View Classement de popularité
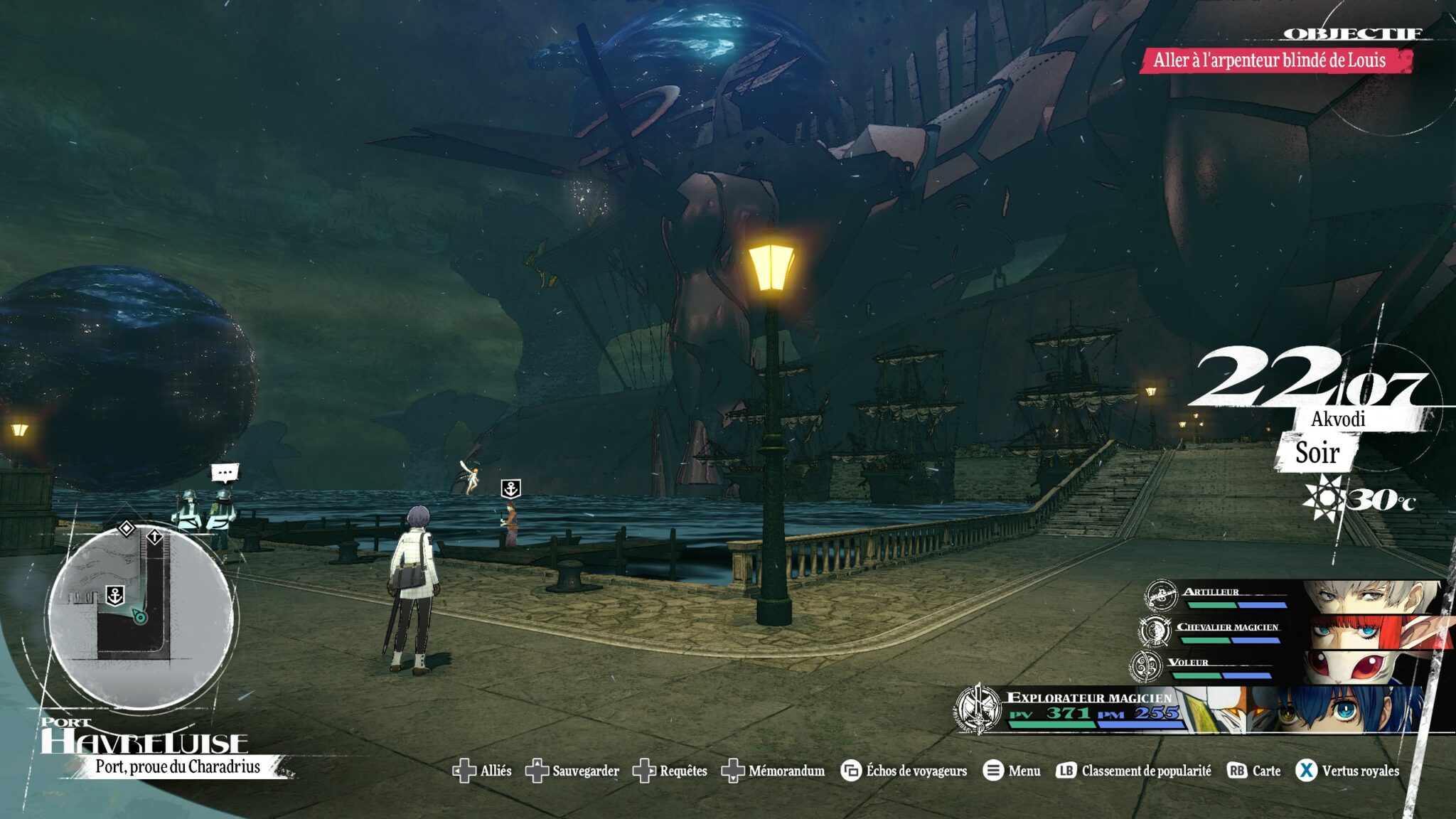 1135,771
